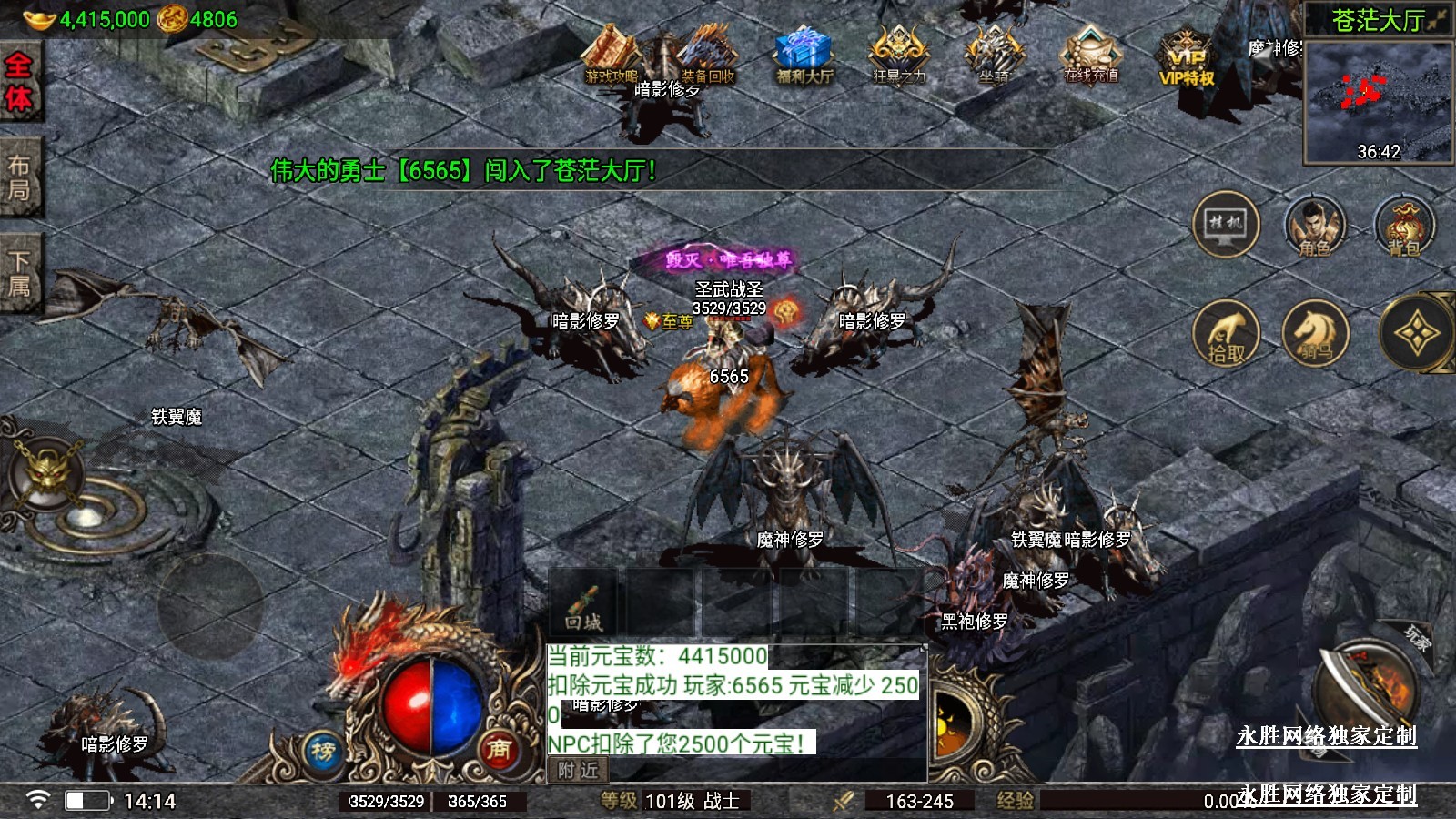The image size is (1456, 819).
Task: Open the 游戏攻略 game guide icon
Action: tap(612, 56)
